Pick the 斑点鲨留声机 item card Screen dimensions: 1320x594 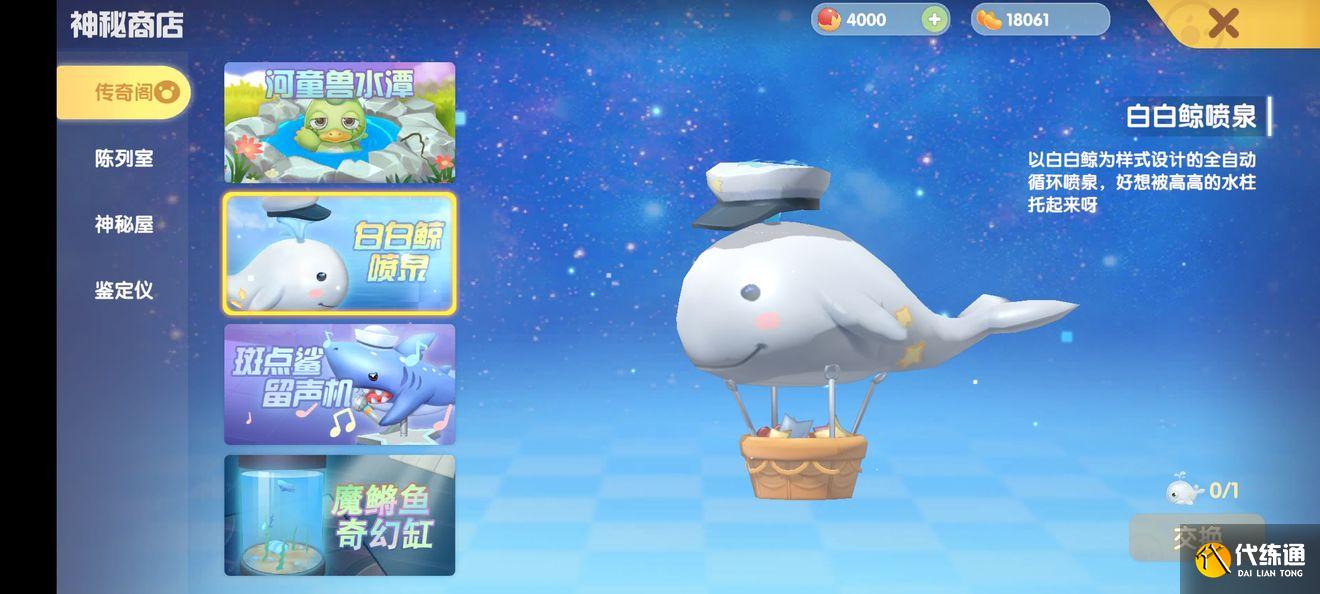pos(339,384)
